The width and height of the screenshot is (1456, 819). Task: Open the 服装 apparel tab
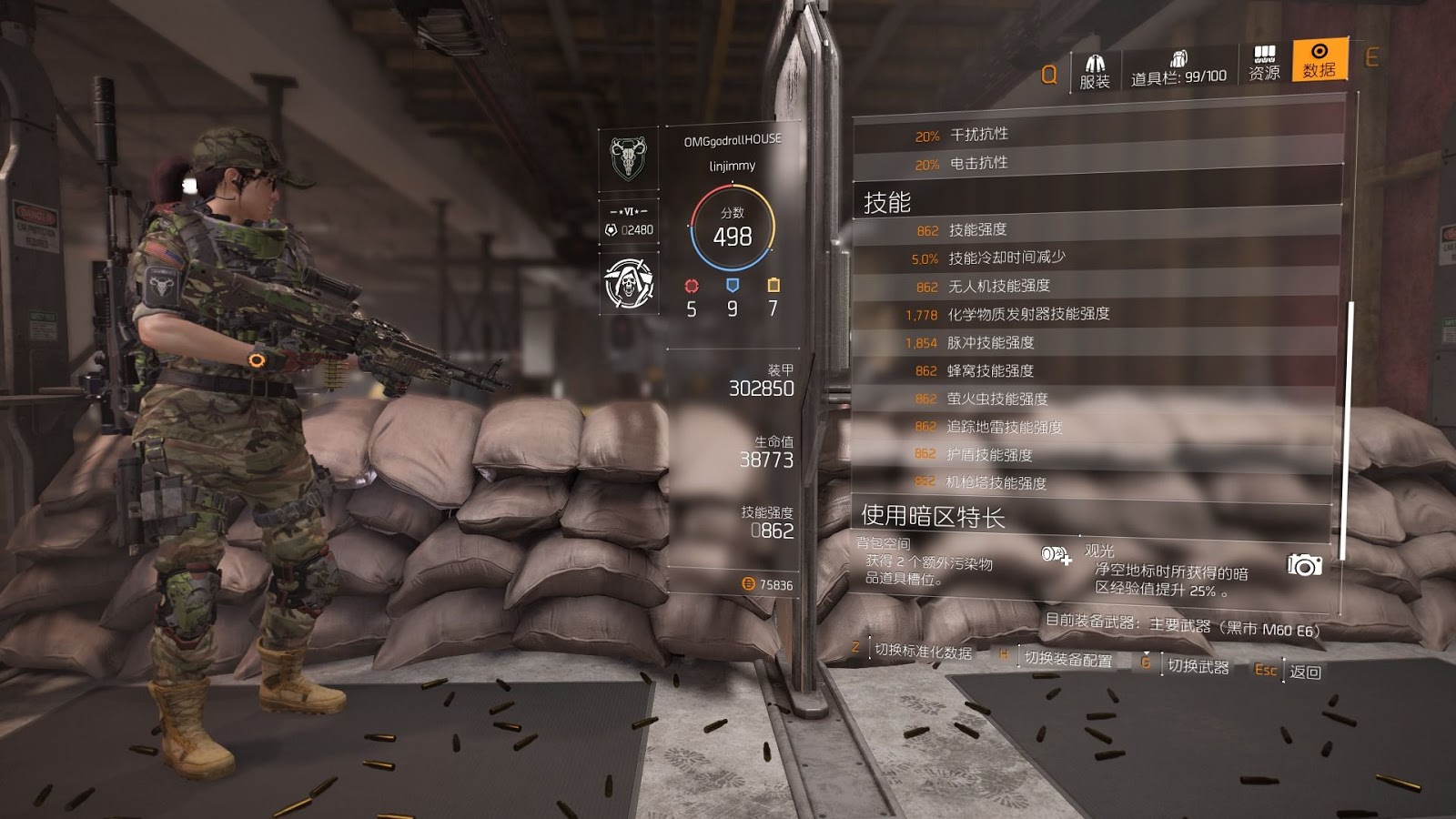(1094, 72)
